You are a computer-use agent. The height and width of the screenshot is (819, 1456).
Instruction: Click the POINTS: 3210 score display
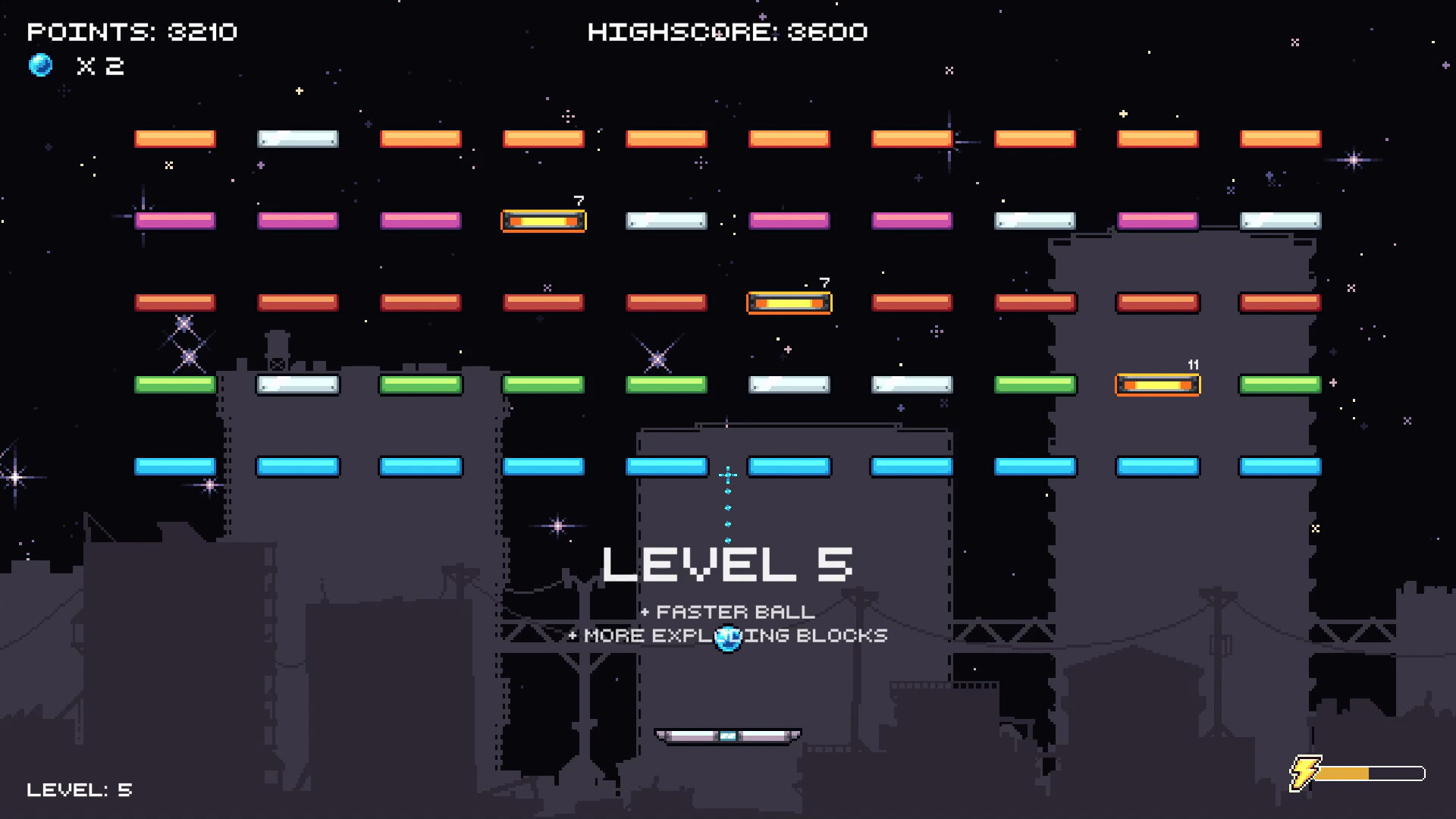pos(132,32)
